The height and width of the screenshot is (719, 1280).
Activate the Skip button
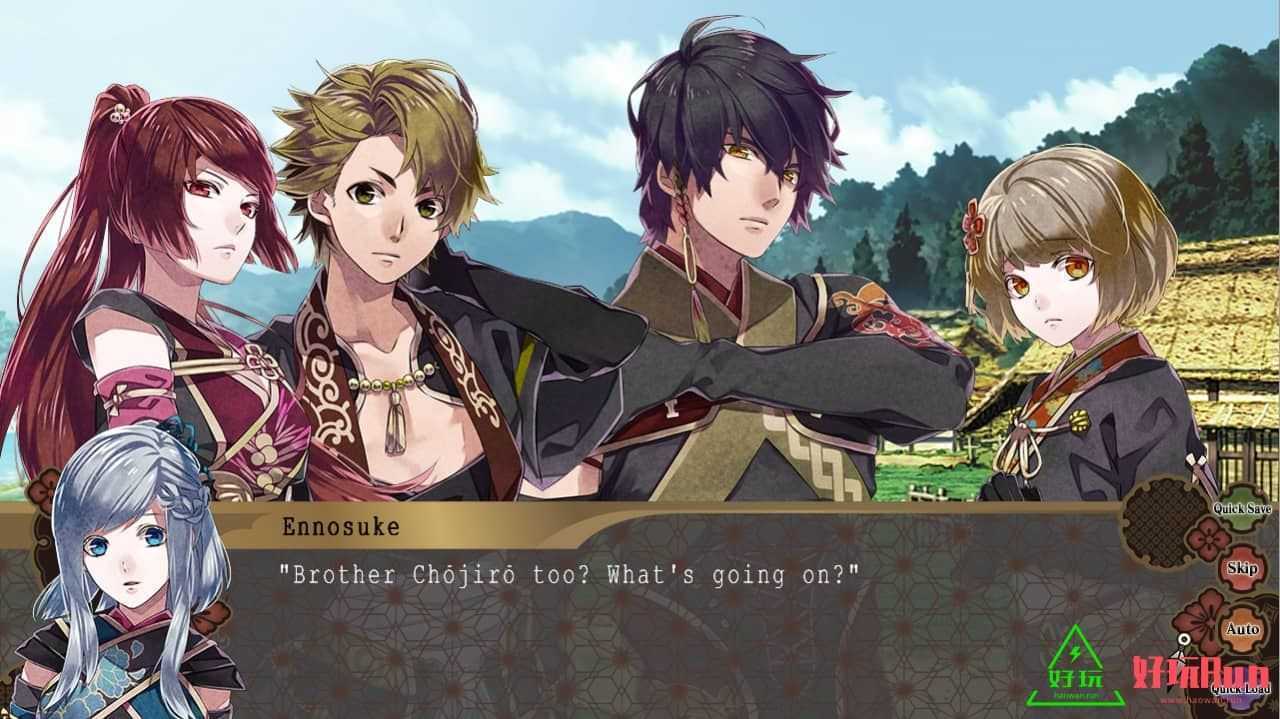click(1242, 568)
